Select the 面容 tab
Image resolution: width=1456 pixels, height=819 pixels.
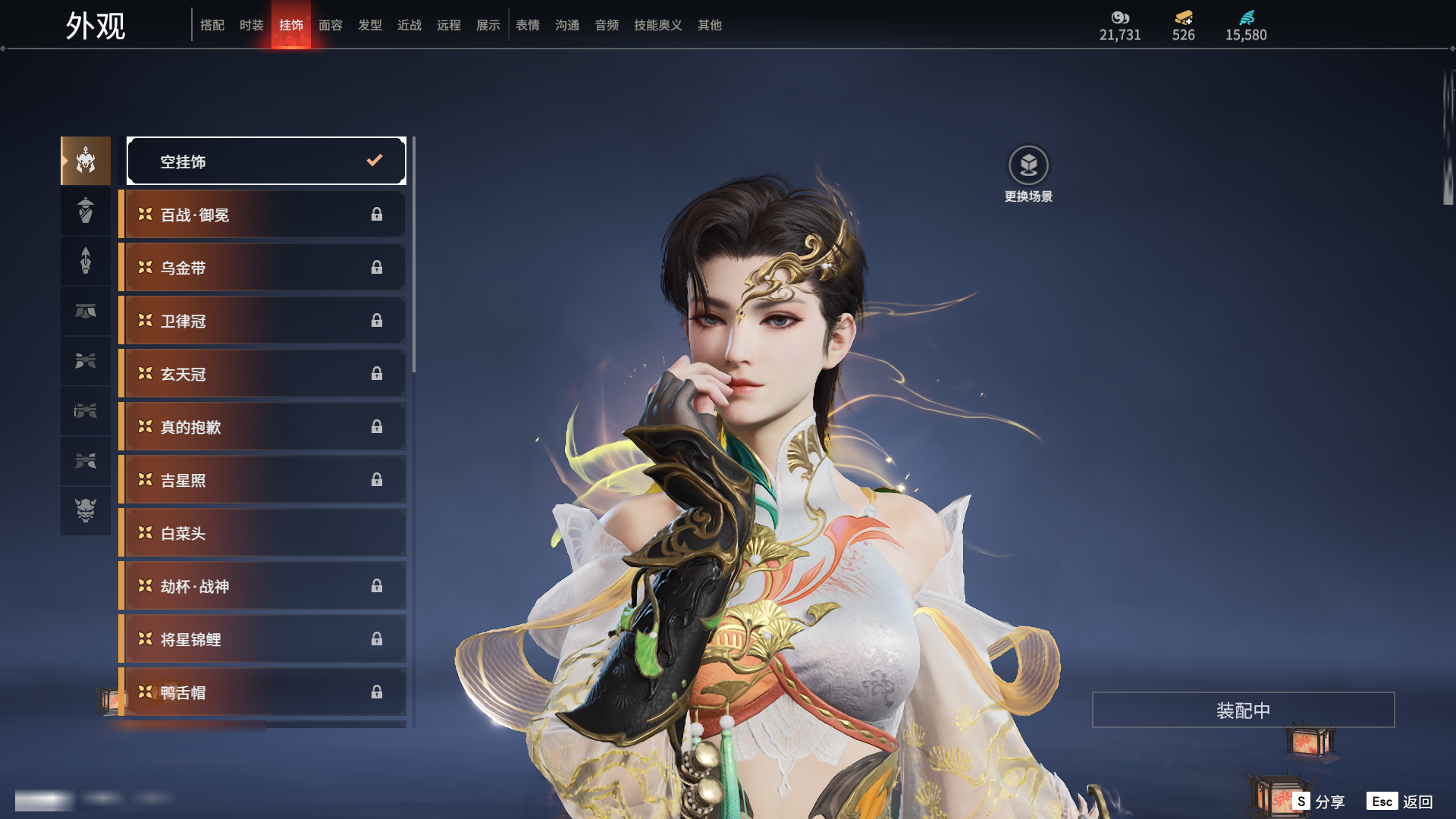click(330, 25)
